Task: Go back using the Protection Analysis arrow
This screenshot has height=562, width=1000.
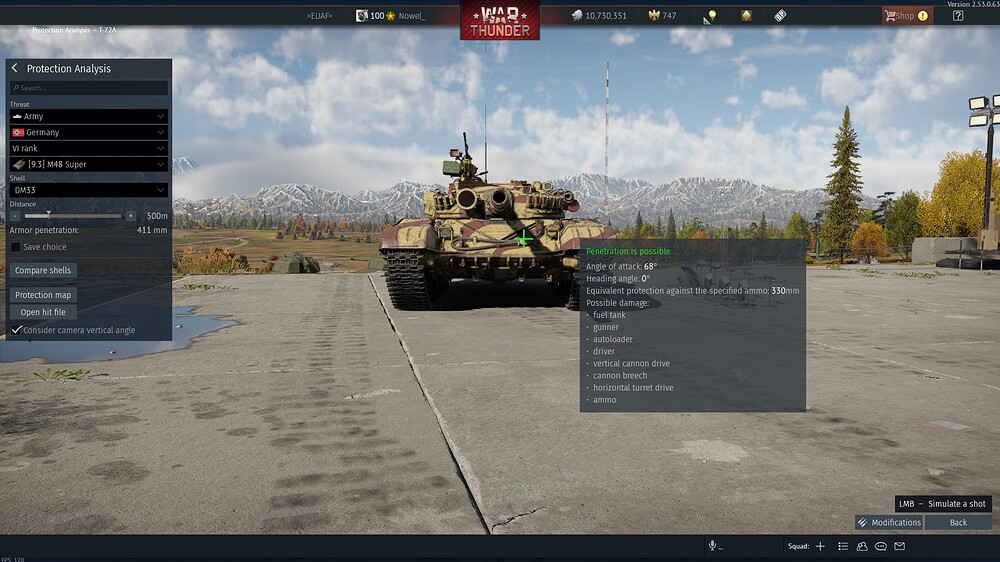Action: (15, 68)
